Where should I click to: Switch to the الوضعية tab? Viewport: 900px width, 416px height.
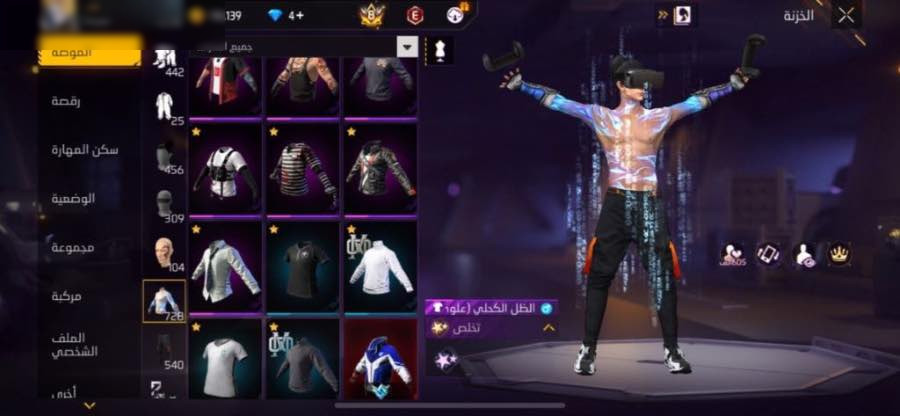73,198
